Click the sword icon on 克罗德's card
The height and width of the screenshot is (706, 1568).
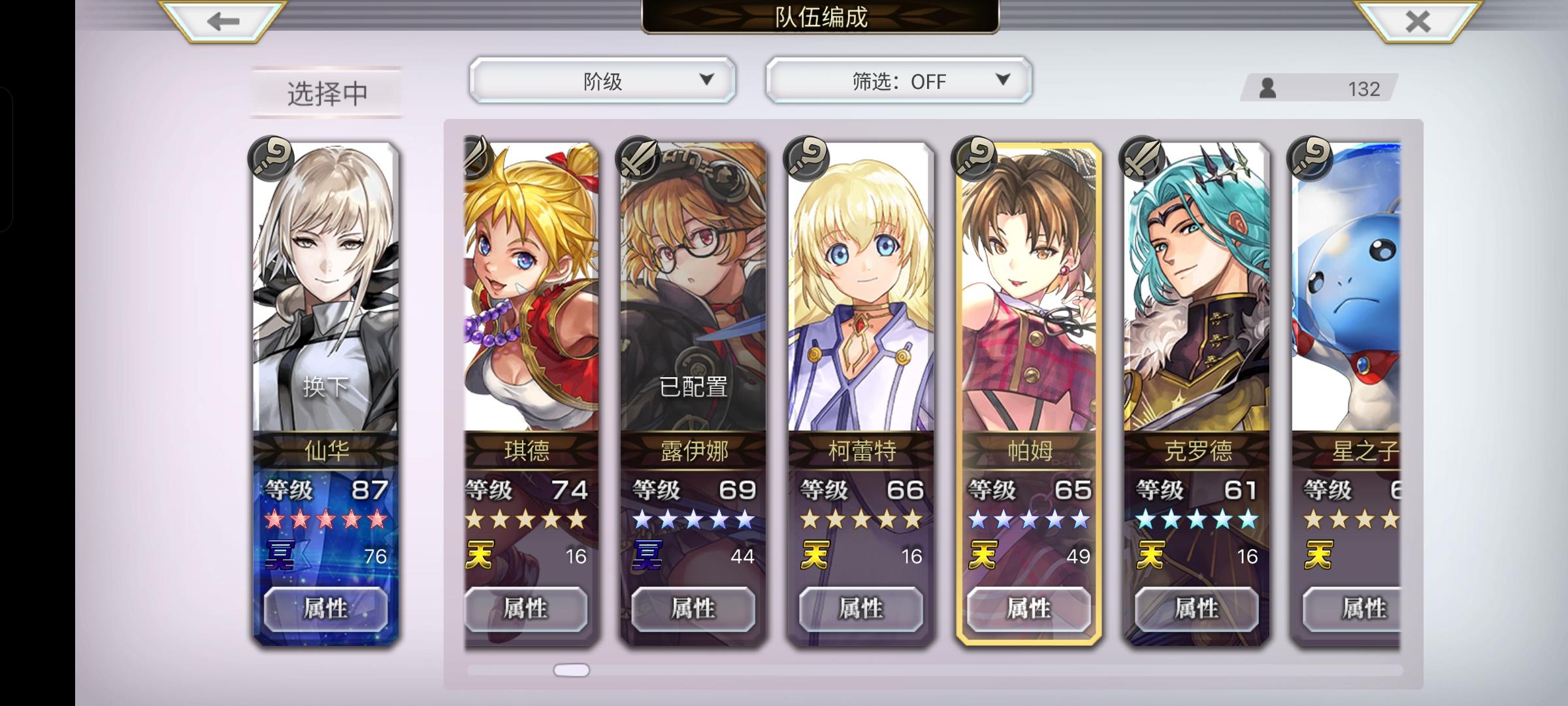1143,158
